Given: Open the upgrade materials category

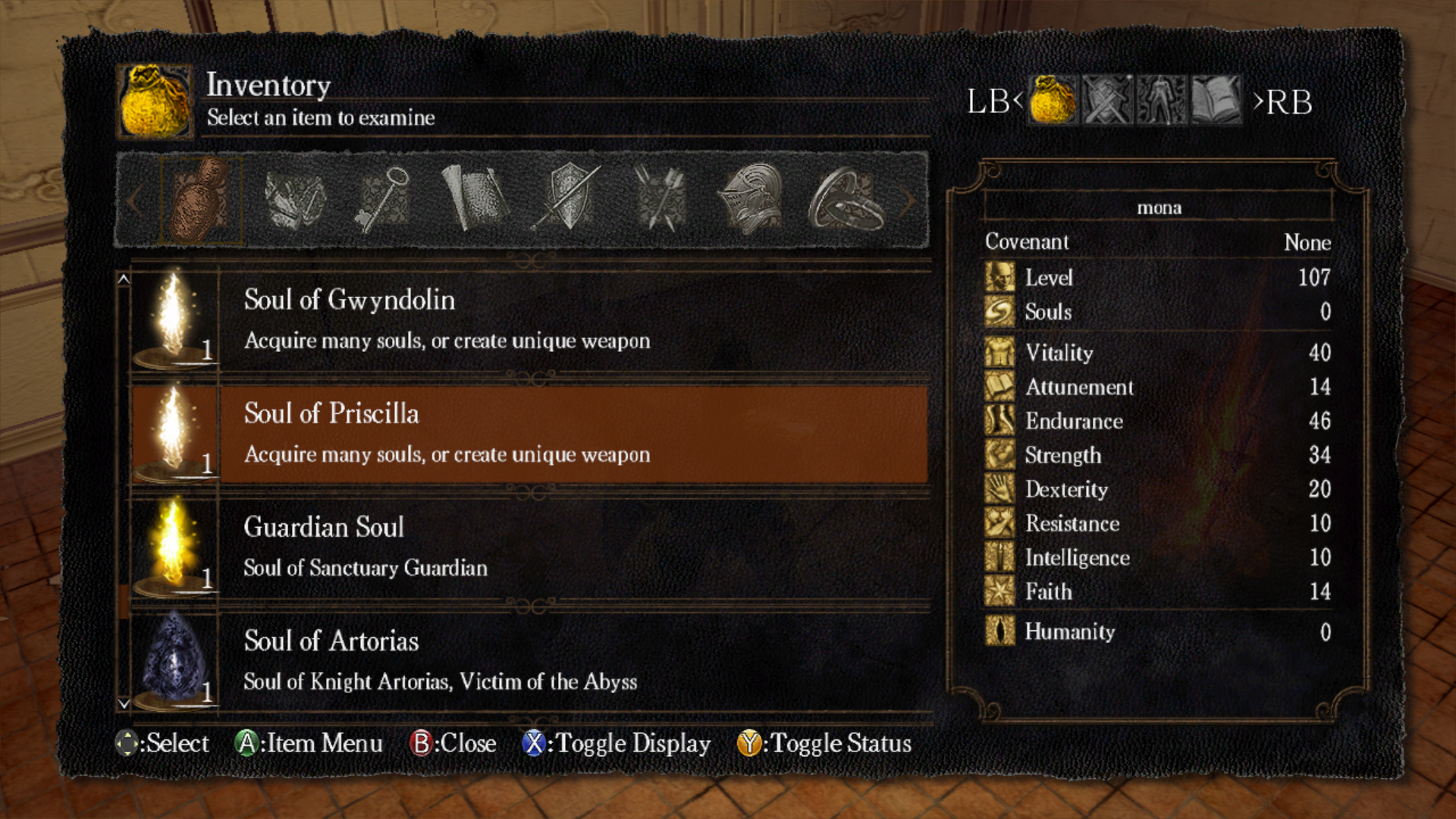Looking at the screenshot, I should click(294, 200).
